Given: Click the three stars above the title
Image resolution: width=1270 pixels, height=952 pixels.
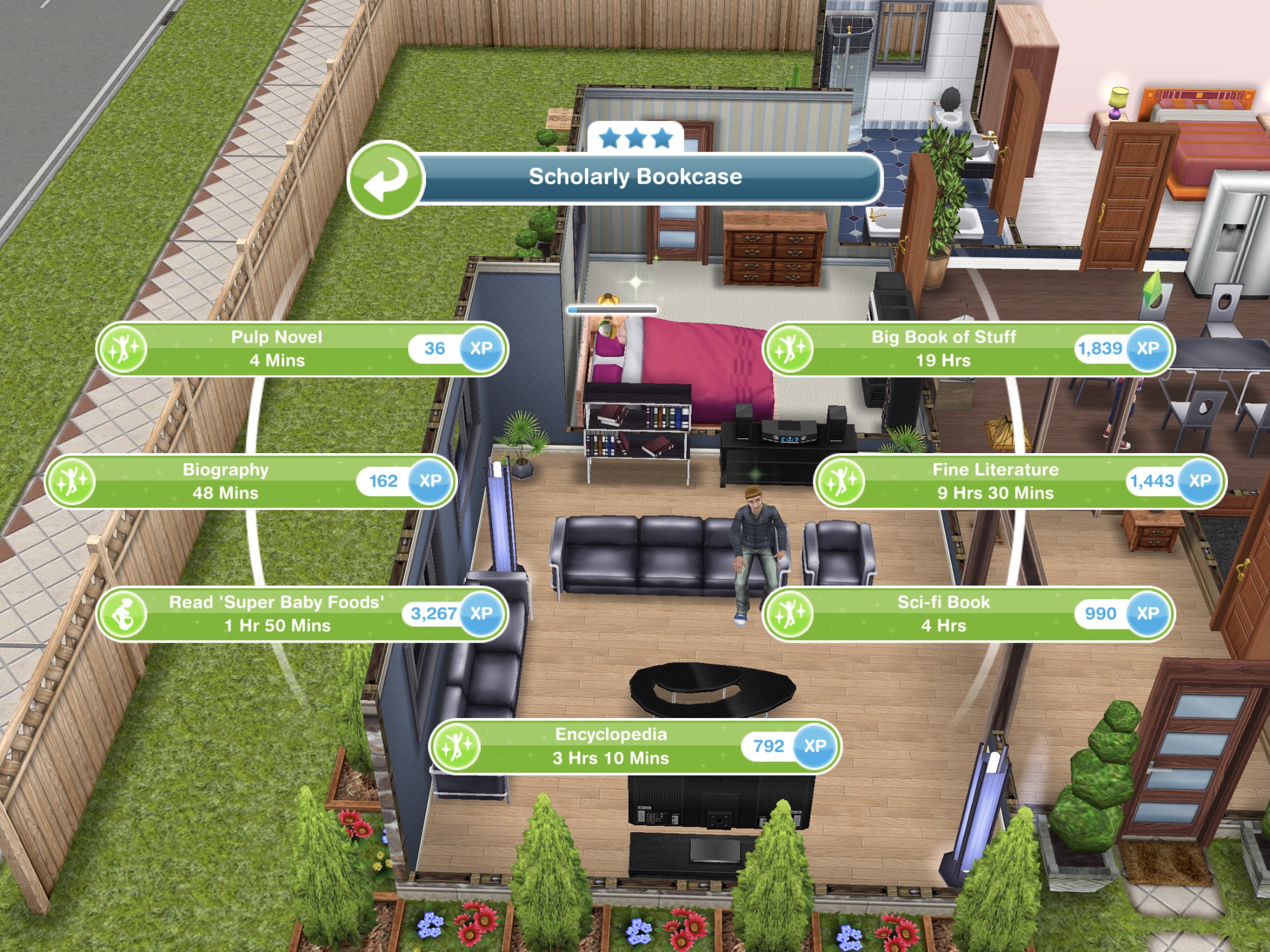Looking at the screenshot, I should pyautogui.click(x=636, y=138).
